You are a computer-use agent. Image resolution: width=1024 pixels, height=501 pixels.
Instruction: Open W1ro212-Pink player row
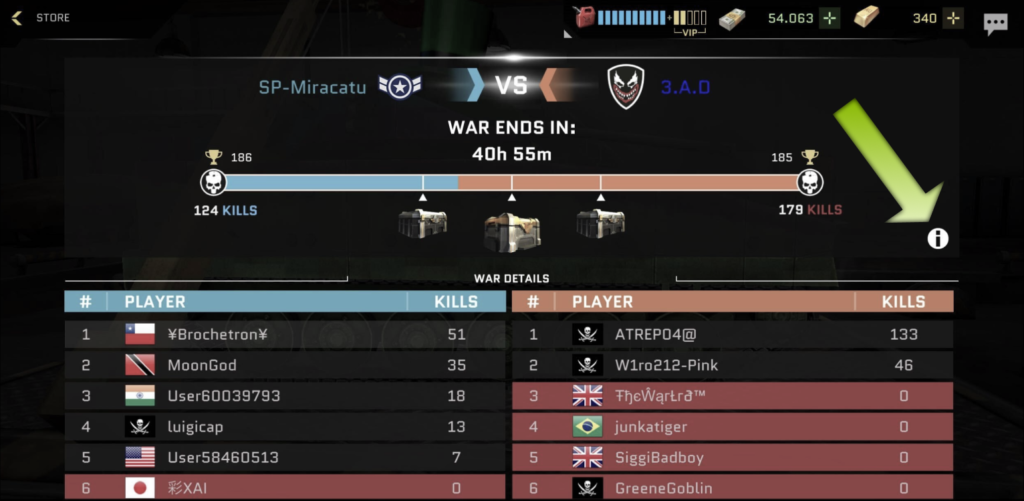coord(732,365)
